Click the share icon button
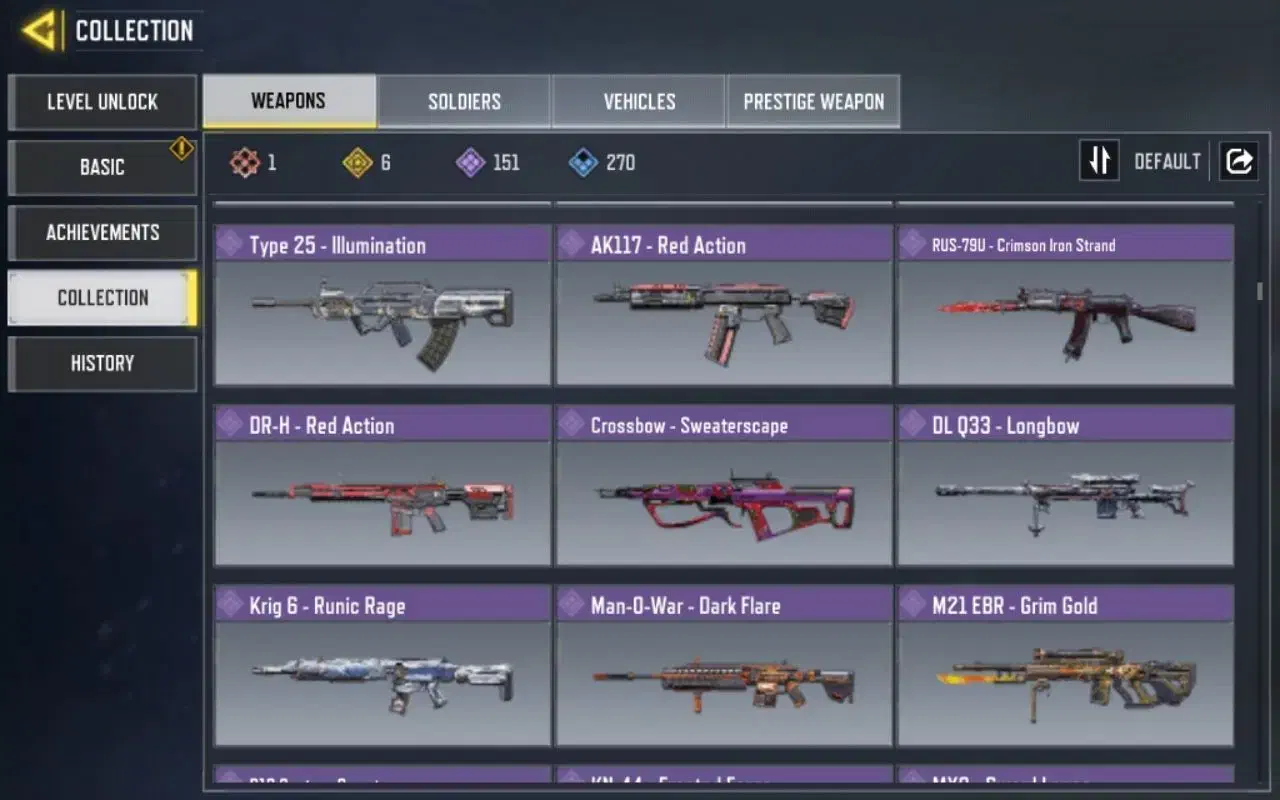1280x800 pixels. (x=1238, y=161)
